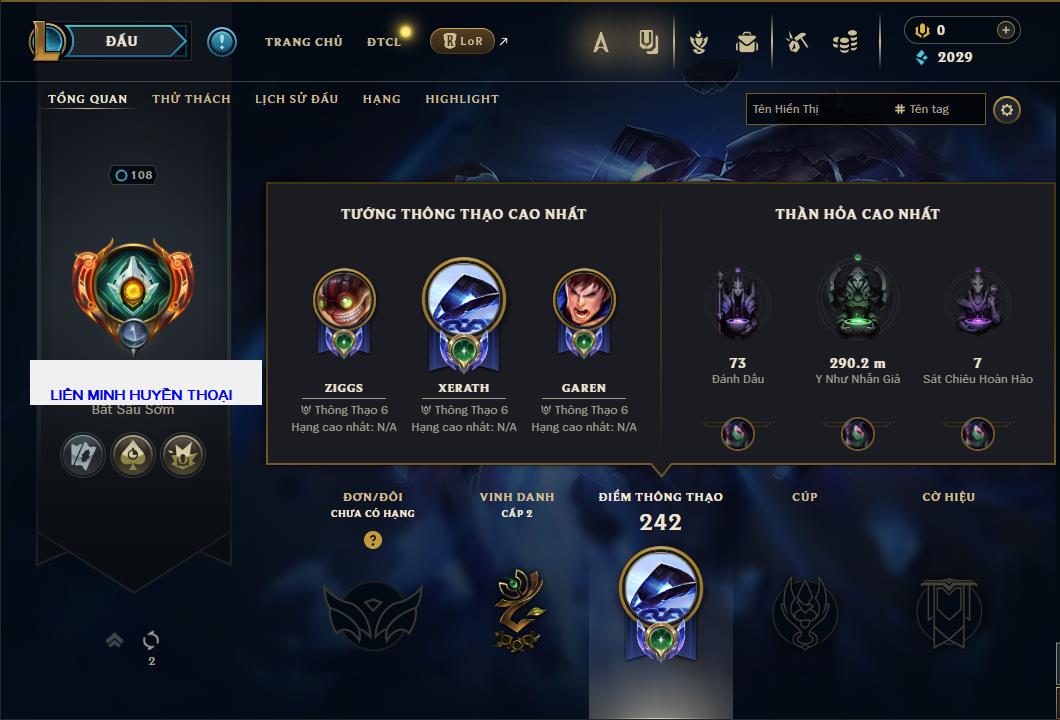Open profile settings gear icon
Image resolution: width=1060 pixels, height=720 pixels.
pyautogui.click(x=1007, y=110)
